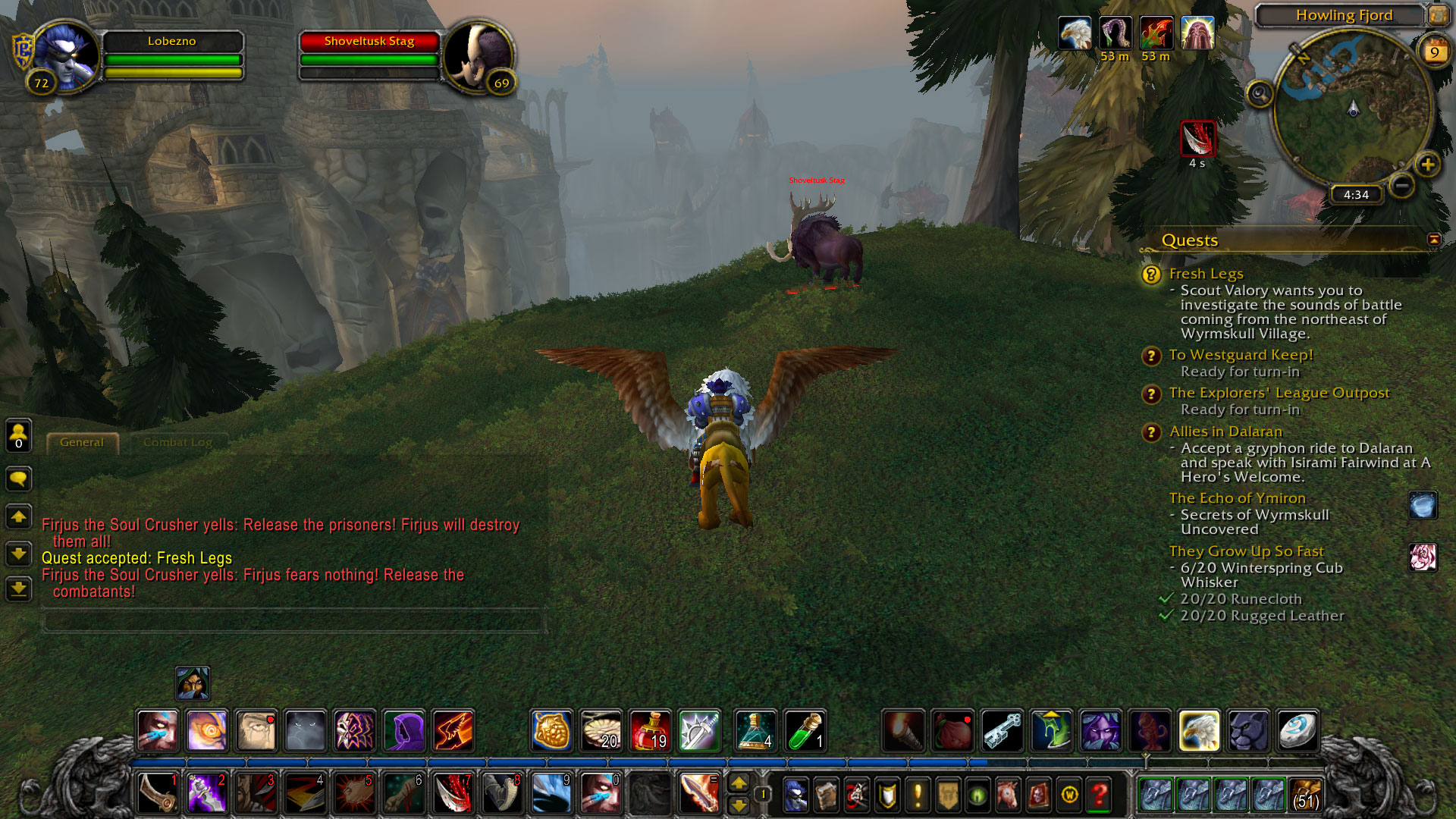Zoom in the minimap with the plus button
1456x819 pixels.
1427,165
